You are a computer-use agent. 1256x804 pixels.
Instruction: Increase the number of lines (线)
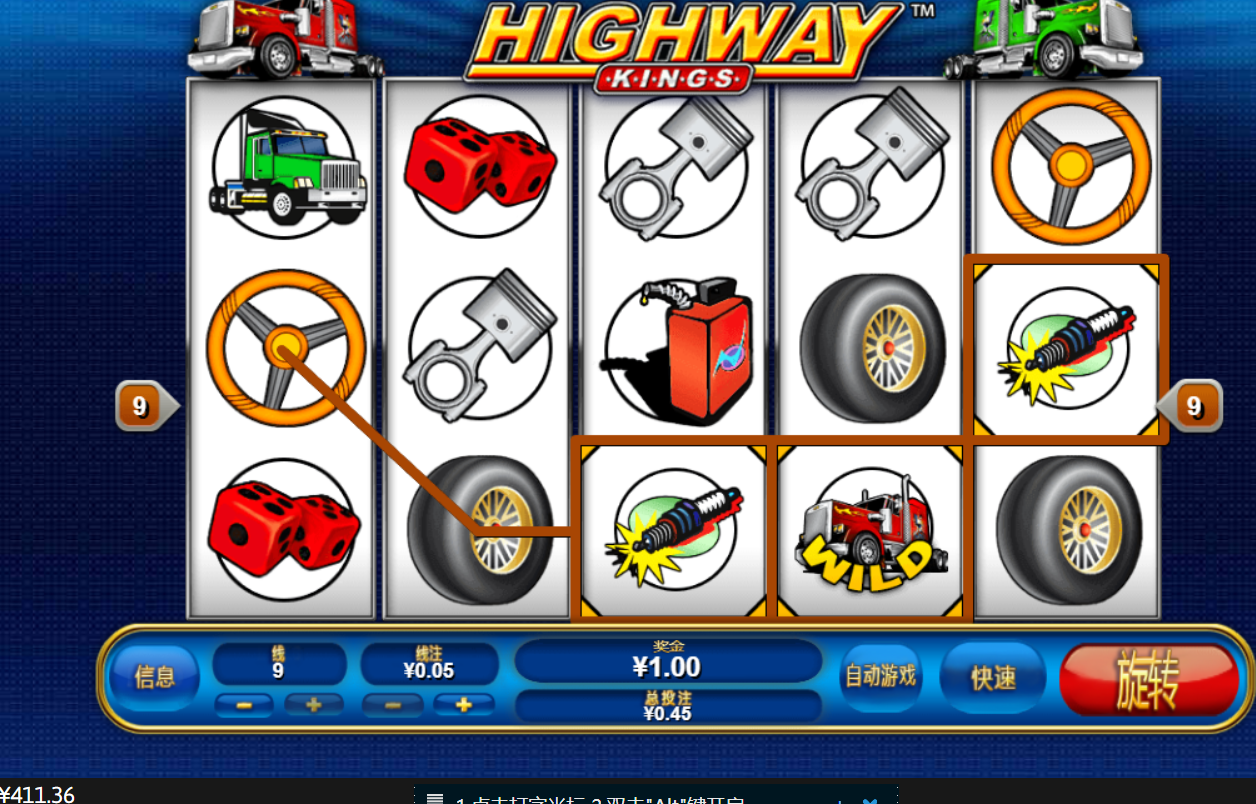tap(314, 705)
